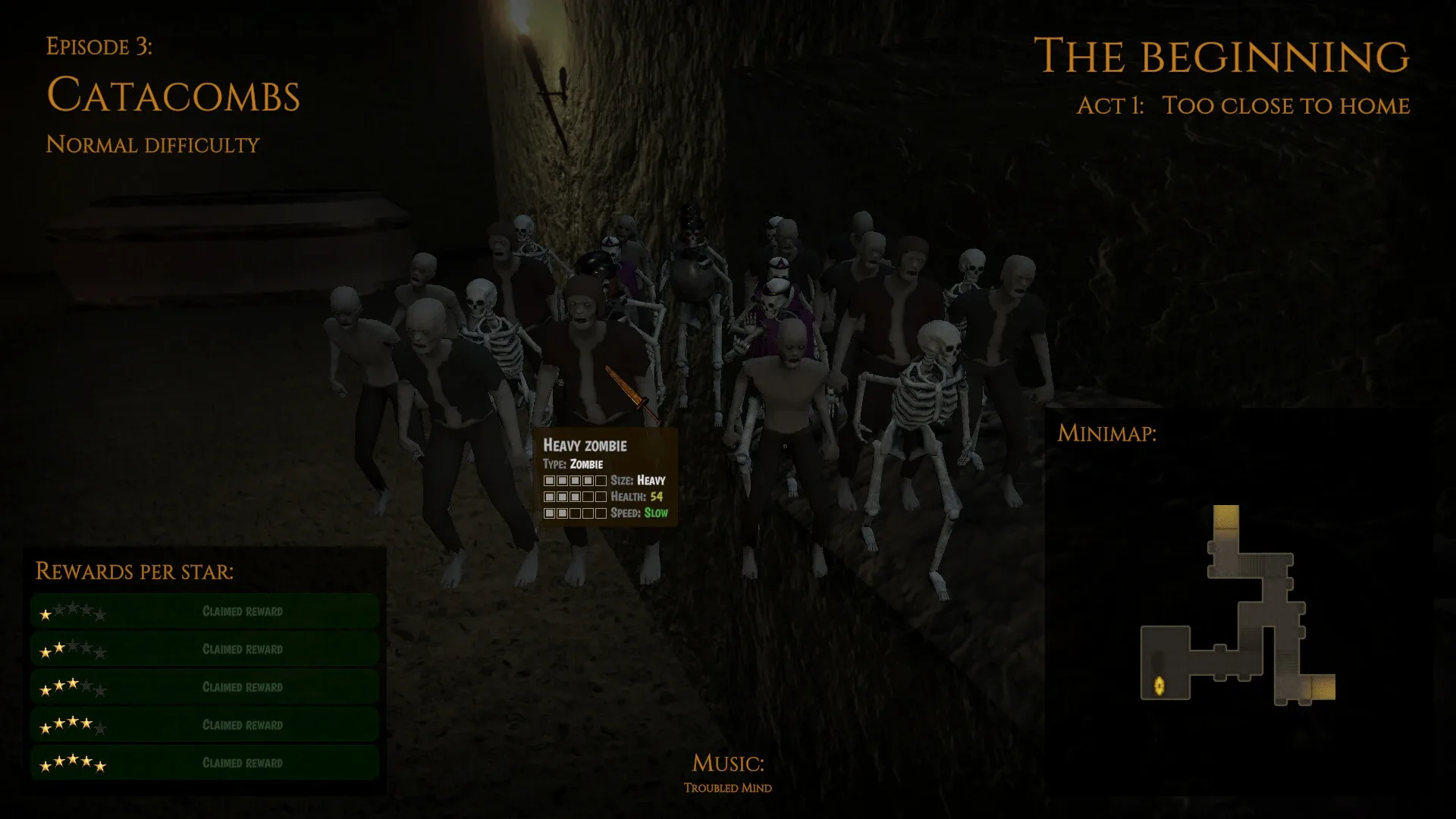Expand the Heavy zombie stats tooltip
Image resolution: width=1456 pixels, height=819 pixels.
[x=584, y=447]
